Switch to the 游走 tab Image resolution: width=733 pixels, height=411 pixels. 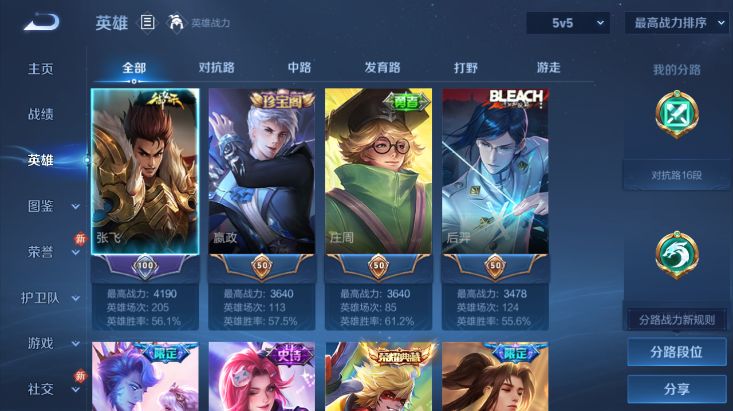coord(548,68)
